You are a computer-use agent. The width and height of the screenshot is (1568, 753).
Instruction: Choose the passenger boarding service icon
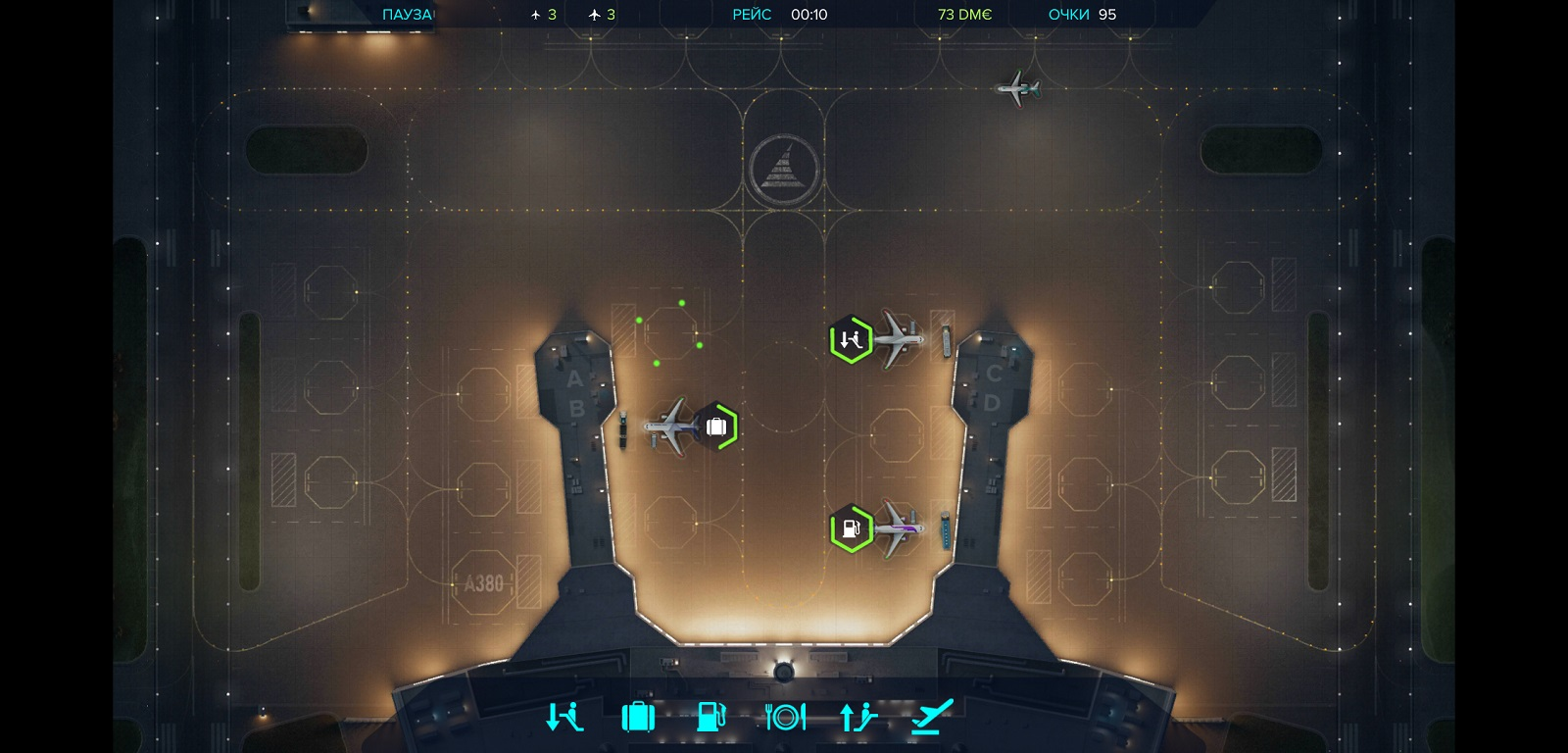click(858, 717)
